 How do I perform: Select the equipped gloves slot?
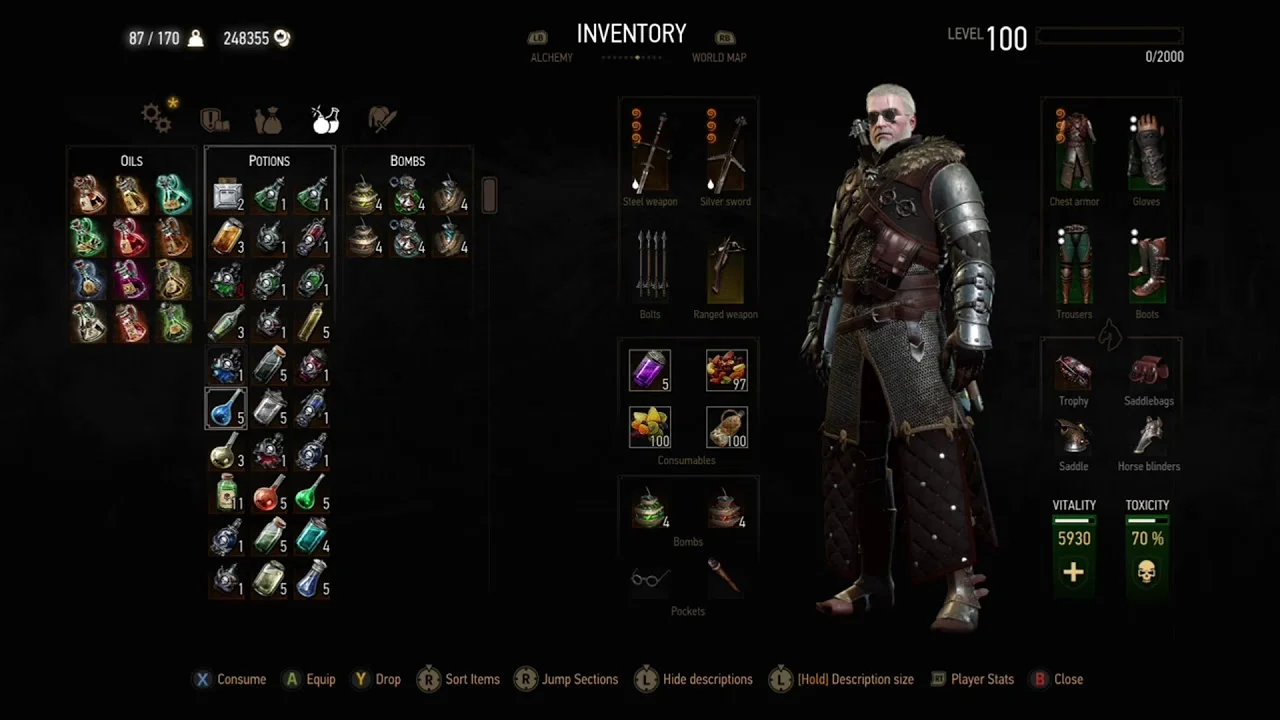click(1146, 150)
